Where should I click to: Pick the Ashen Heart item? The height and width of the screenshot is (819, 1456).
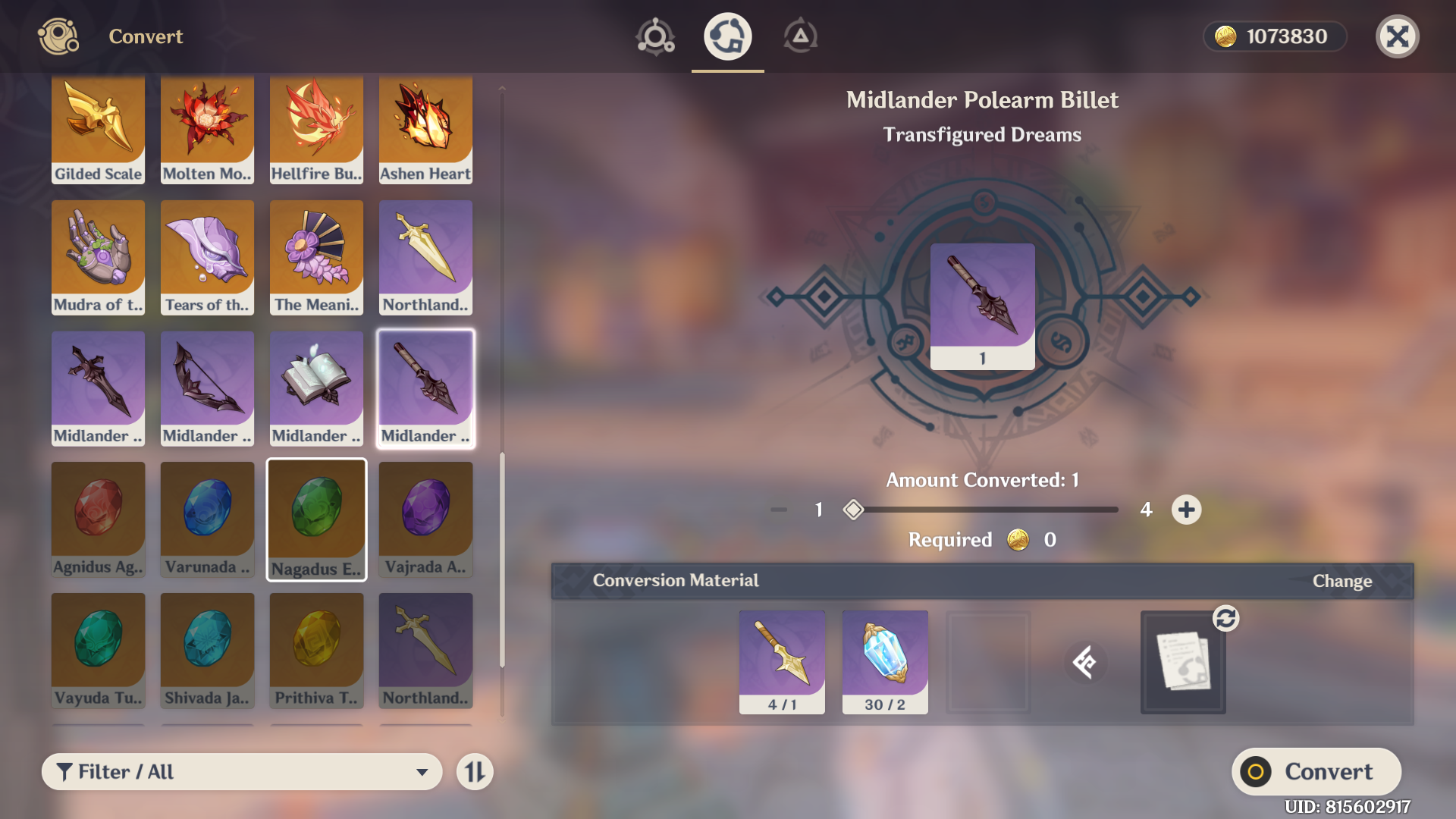pos(425,129)
